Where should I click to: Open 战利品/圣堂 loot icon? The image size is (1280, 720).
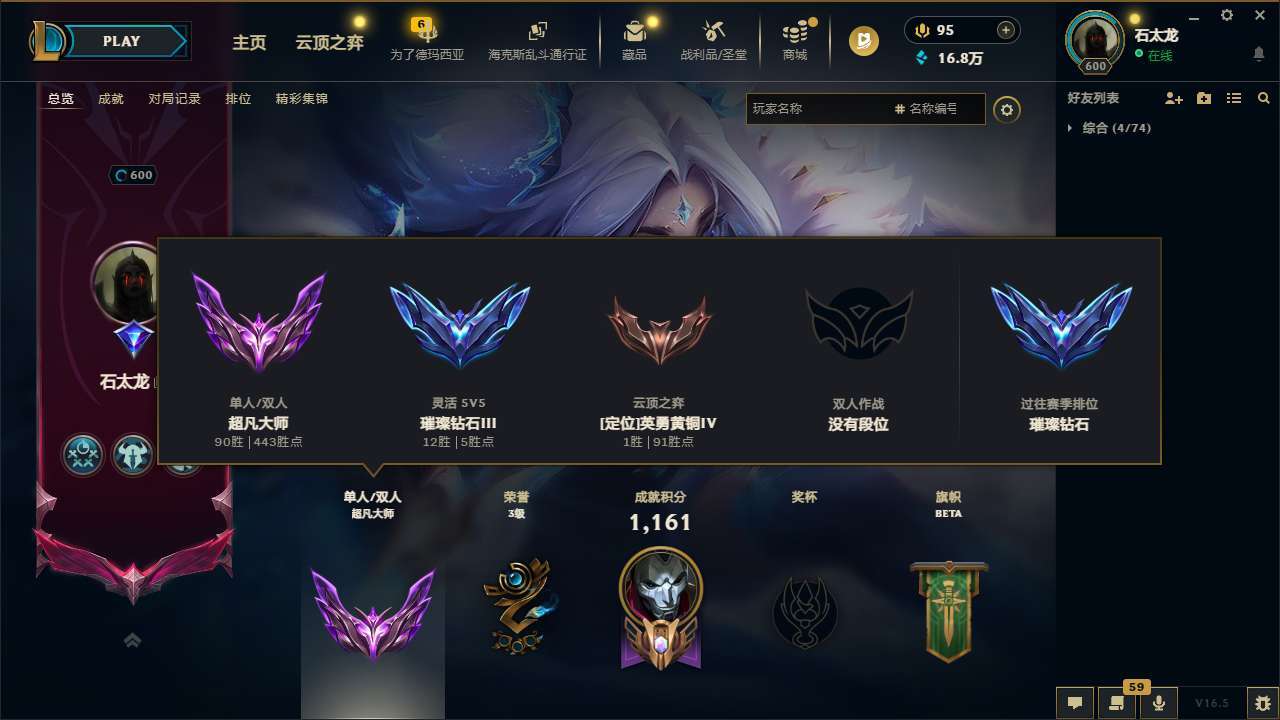[713, 33]
